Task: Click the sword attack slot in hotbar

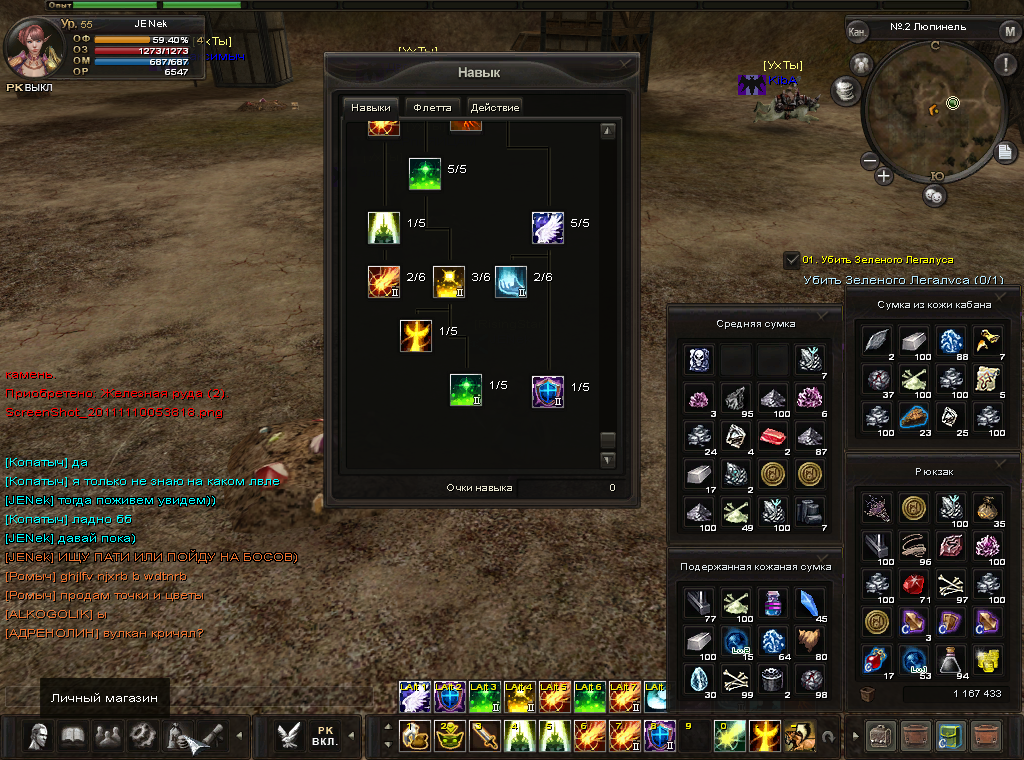Action: [x=486, y=737]
